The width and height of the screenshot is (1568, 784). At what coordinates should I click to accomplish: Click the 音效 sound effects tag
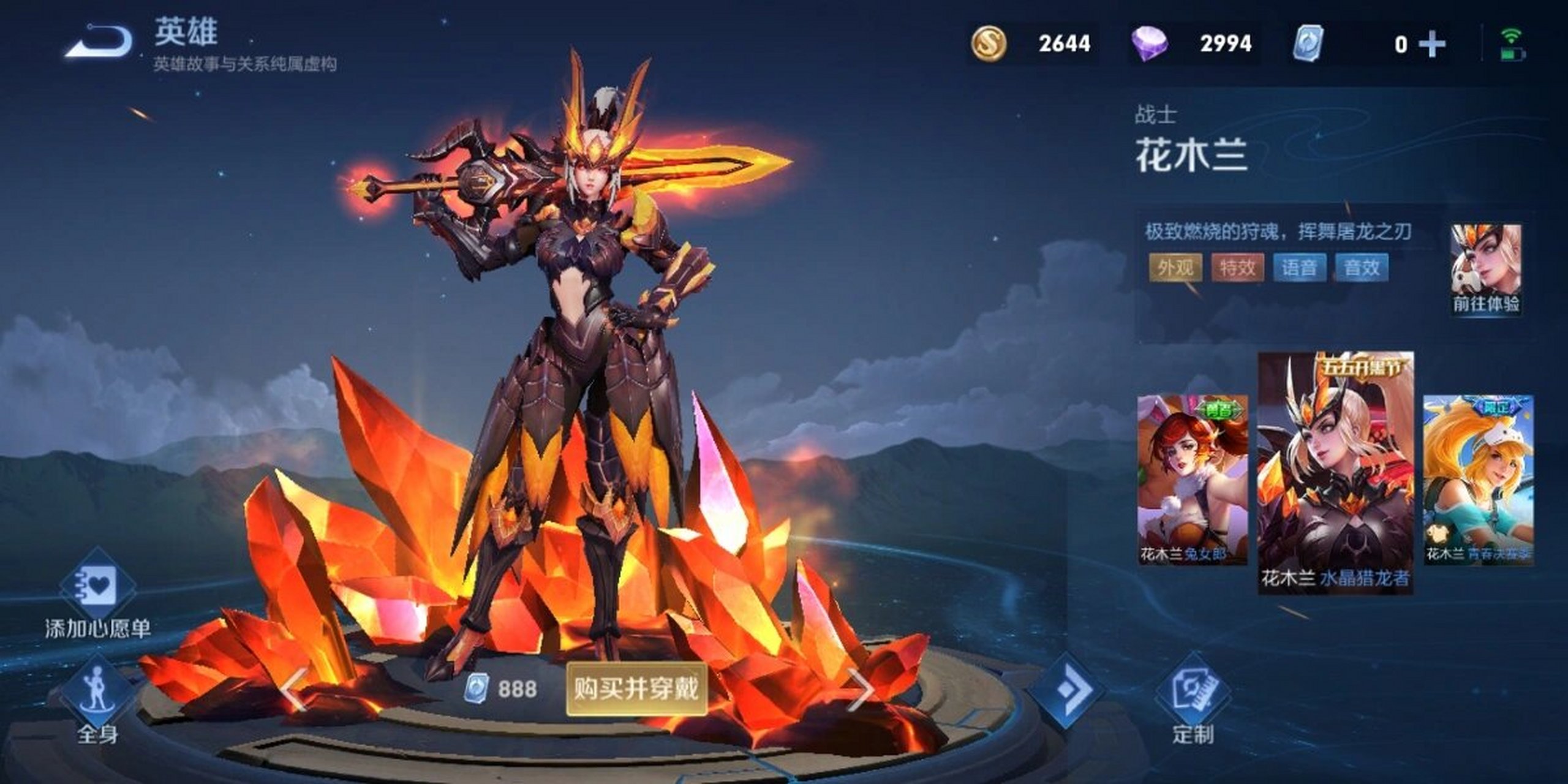[1361, 268]
